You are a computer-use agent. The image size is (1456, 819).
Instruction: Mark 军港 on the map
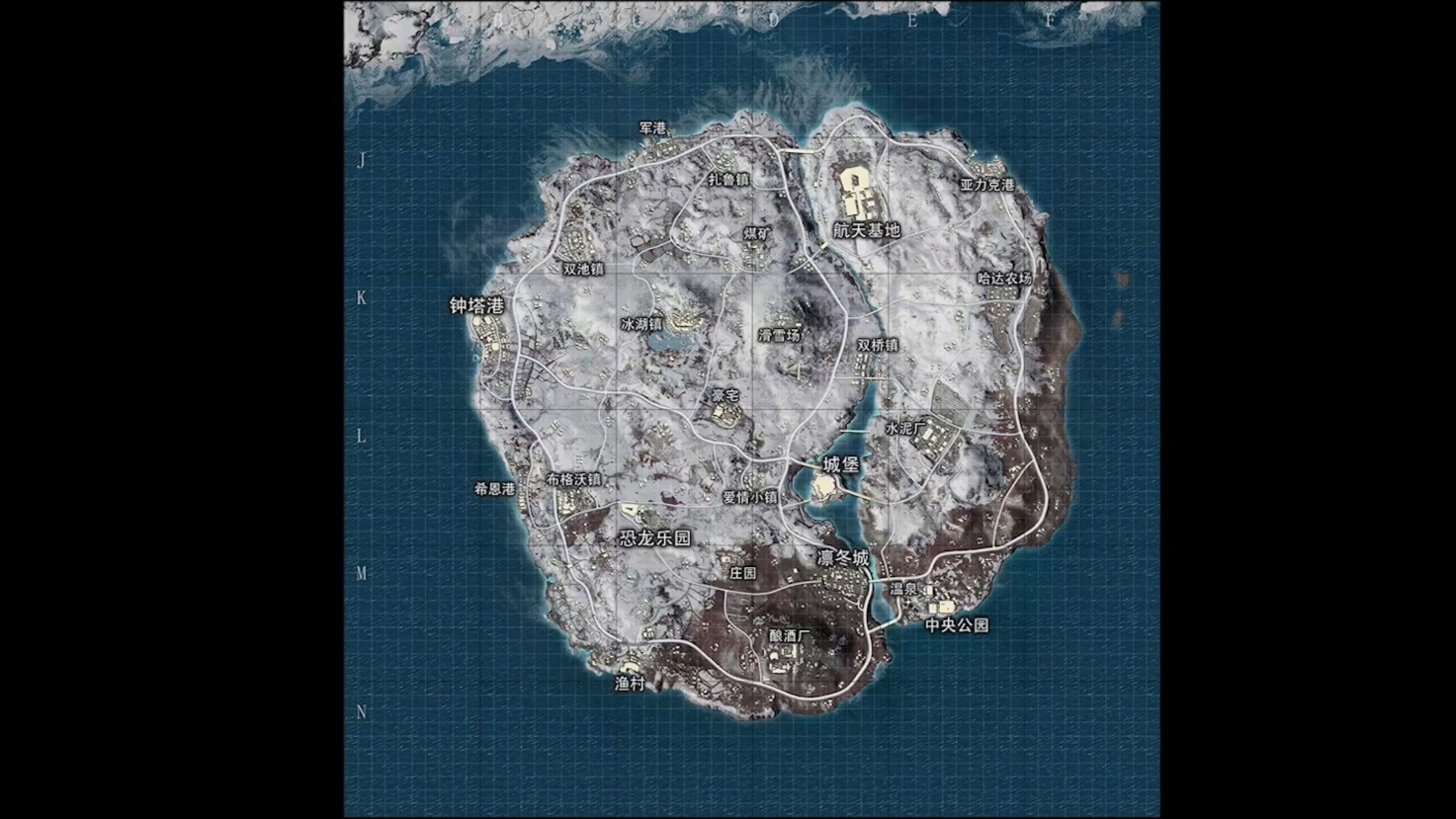click(x=653, y=128)
